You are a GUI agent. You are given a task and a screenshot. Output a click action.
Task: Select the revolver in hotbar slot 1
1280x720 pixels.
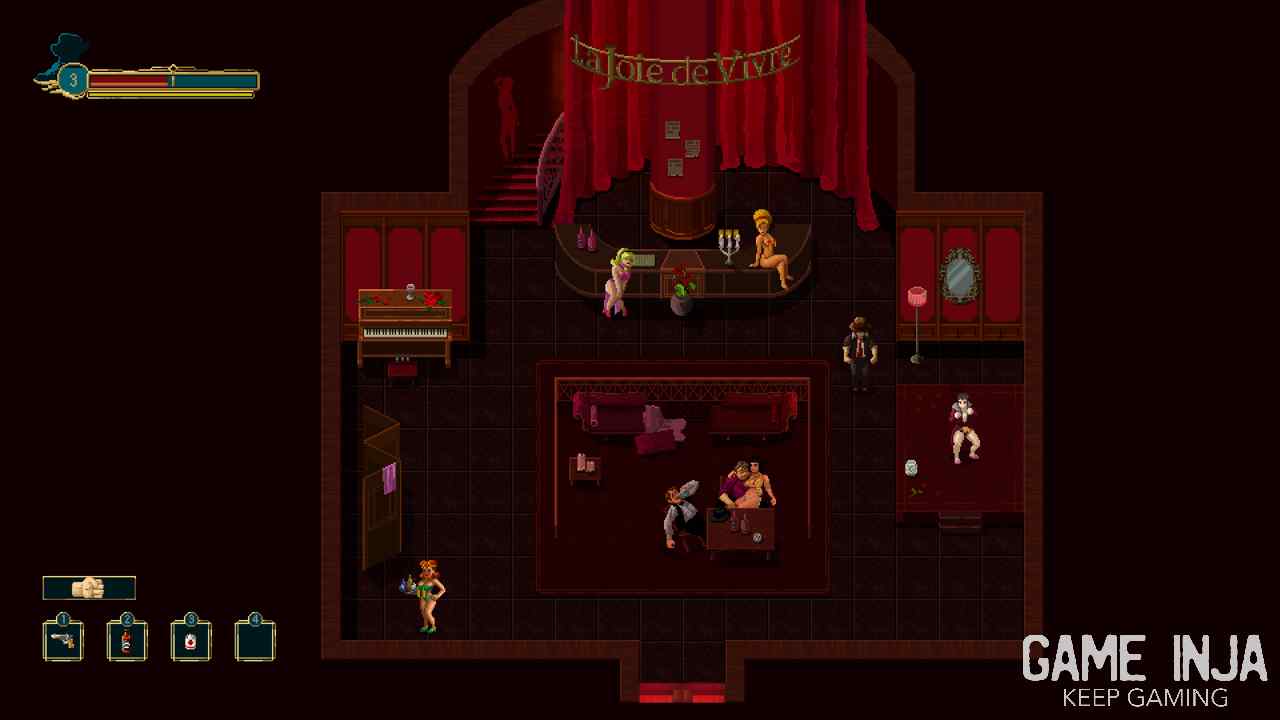tap(63, 641)
